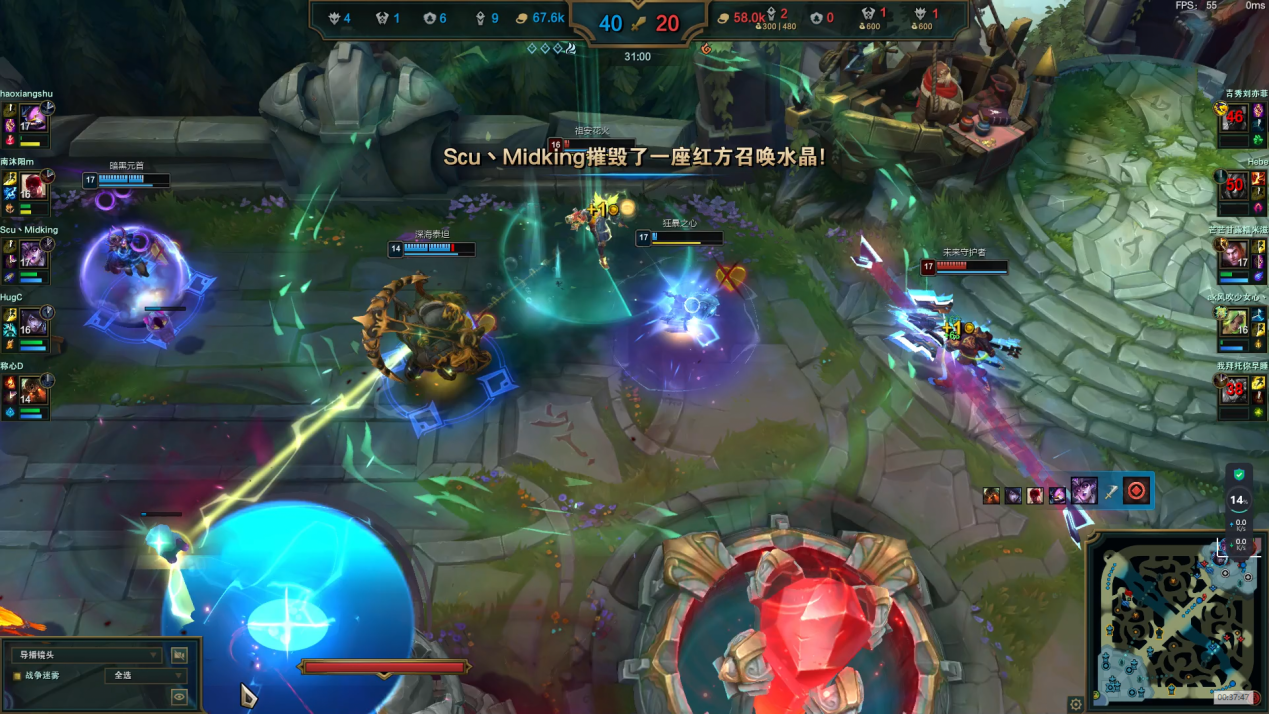Click the green shield network overlay icon
The height and width of the screenshot is (714, 1269).
(1239, 474)
